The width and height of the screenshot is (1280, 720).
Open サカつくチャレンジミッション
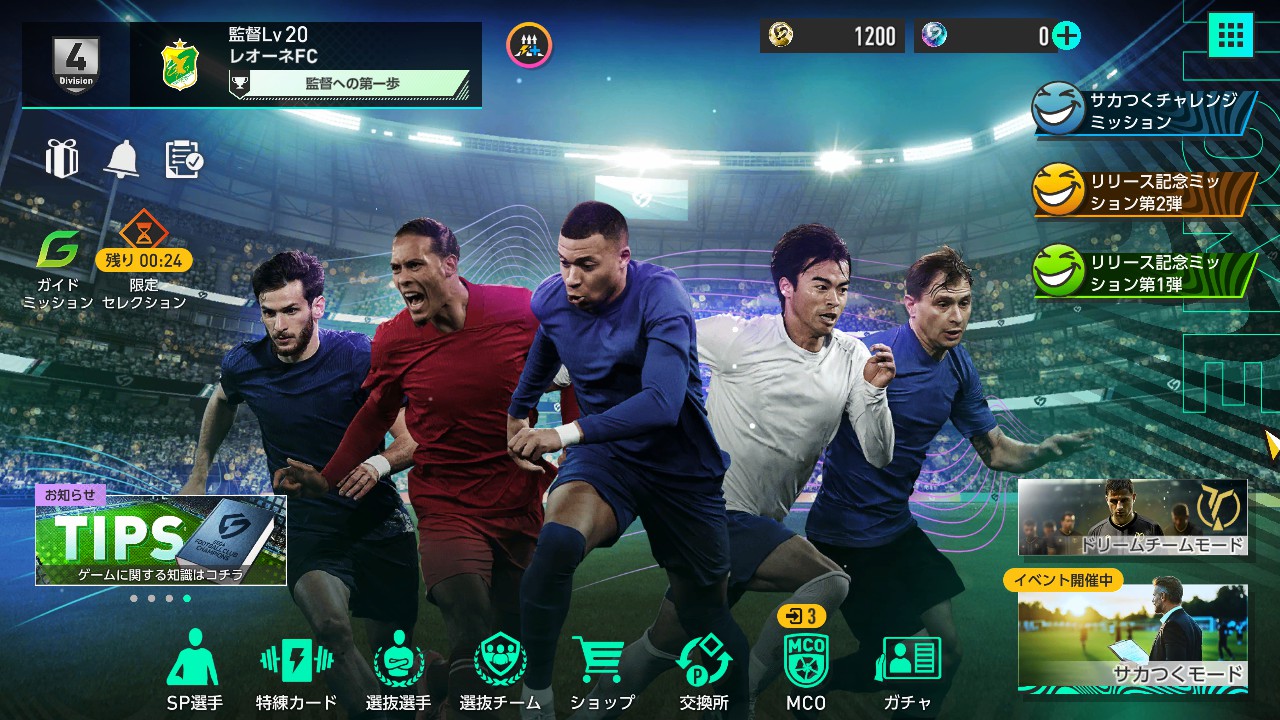pyautogui.click(x=1140, y=110)
